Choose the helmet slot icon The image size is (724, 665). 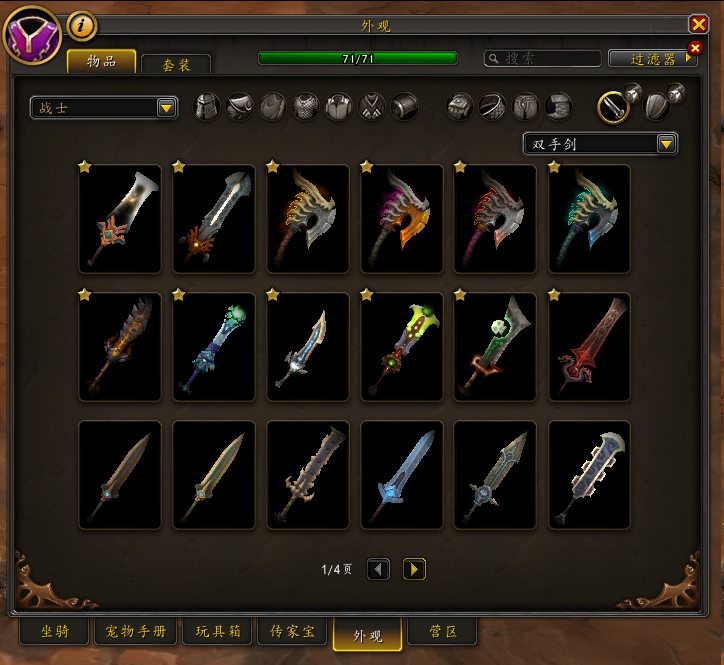pyautogui.click(x=206, y=106)
